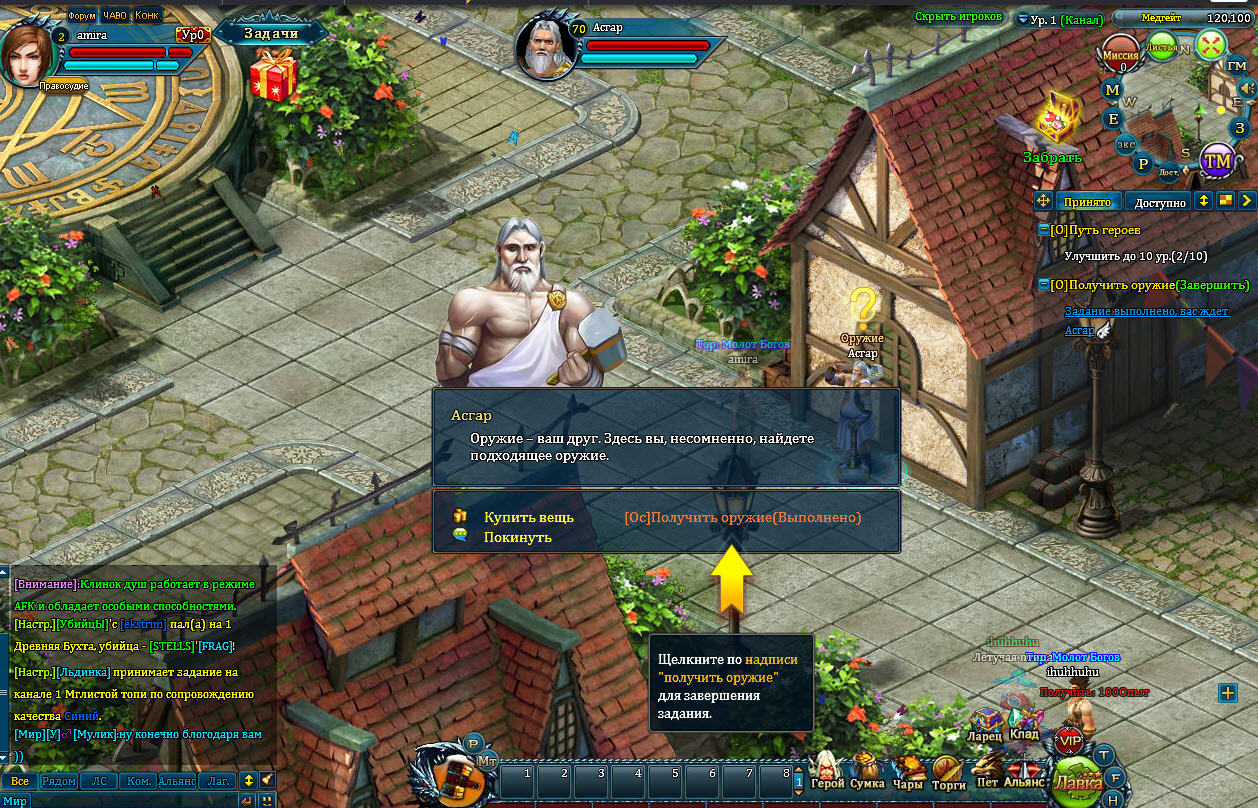The width and height of the screenshot is (1258, 808).
Task: Click the "Скрыть игроков" hide players toggle
Action: [x=958, y=17]
